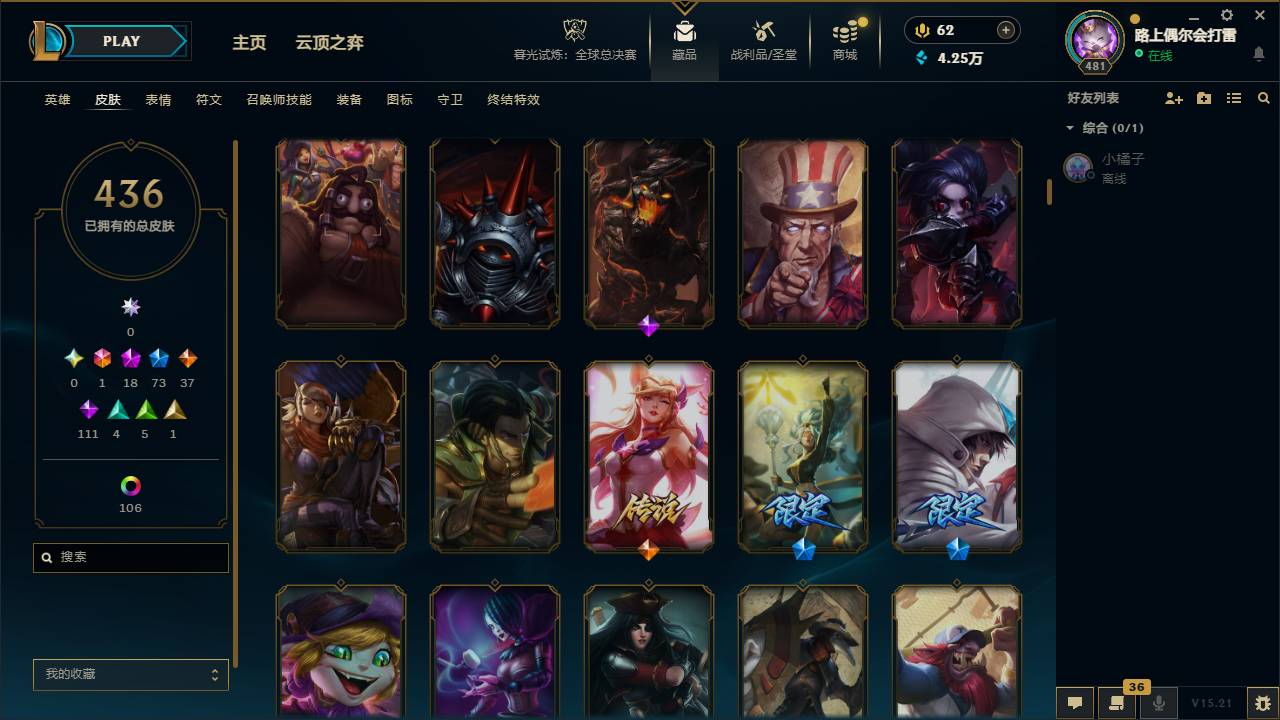Open the 全球总决赛 esports event icon
The width and height of the screenshot is (1280, 720).
point(574,30)
